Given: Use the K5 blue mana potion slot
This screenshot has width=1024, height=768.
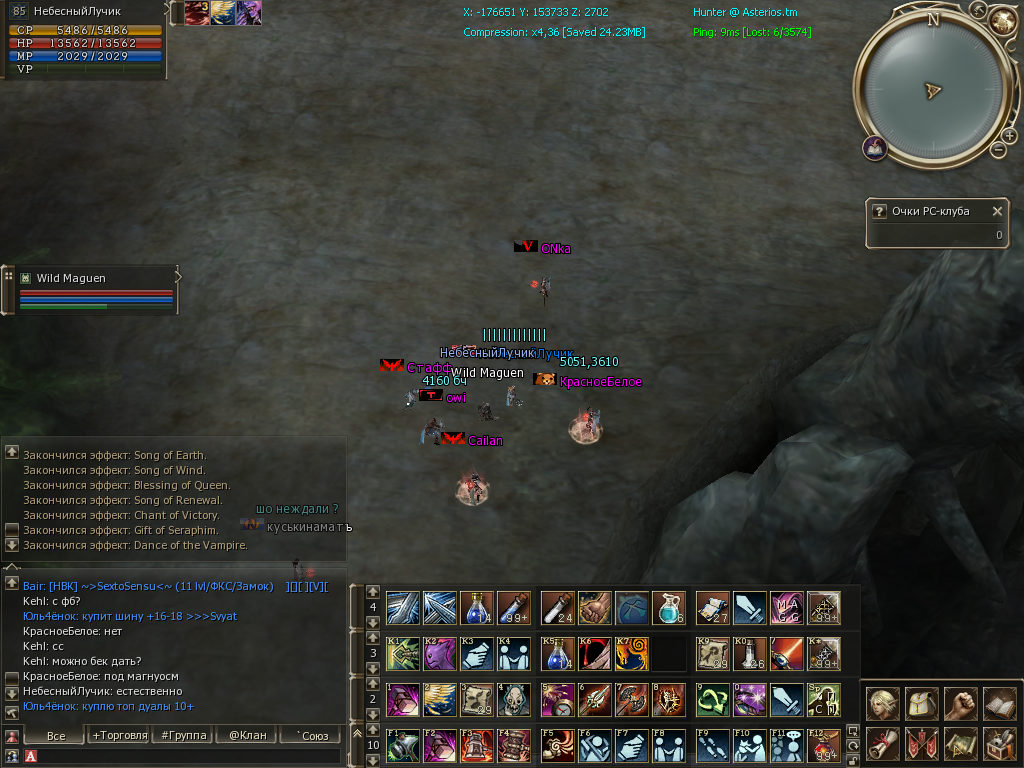Looking at the screenshot, I should pyautogui.click(x=557, y=654).
